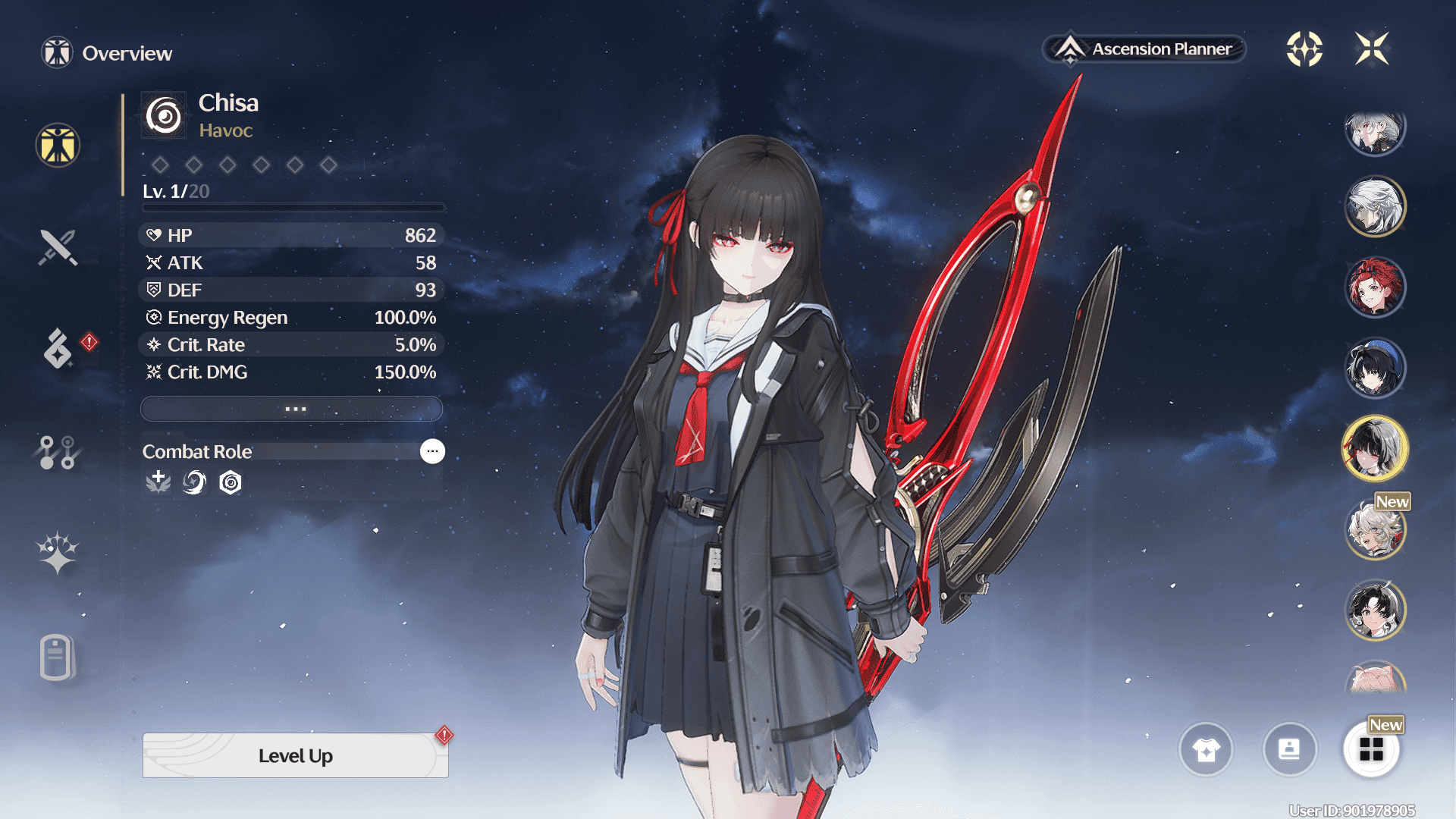Open the tab marked with a red alert
1456x819 pixels.
pos(59,348)
